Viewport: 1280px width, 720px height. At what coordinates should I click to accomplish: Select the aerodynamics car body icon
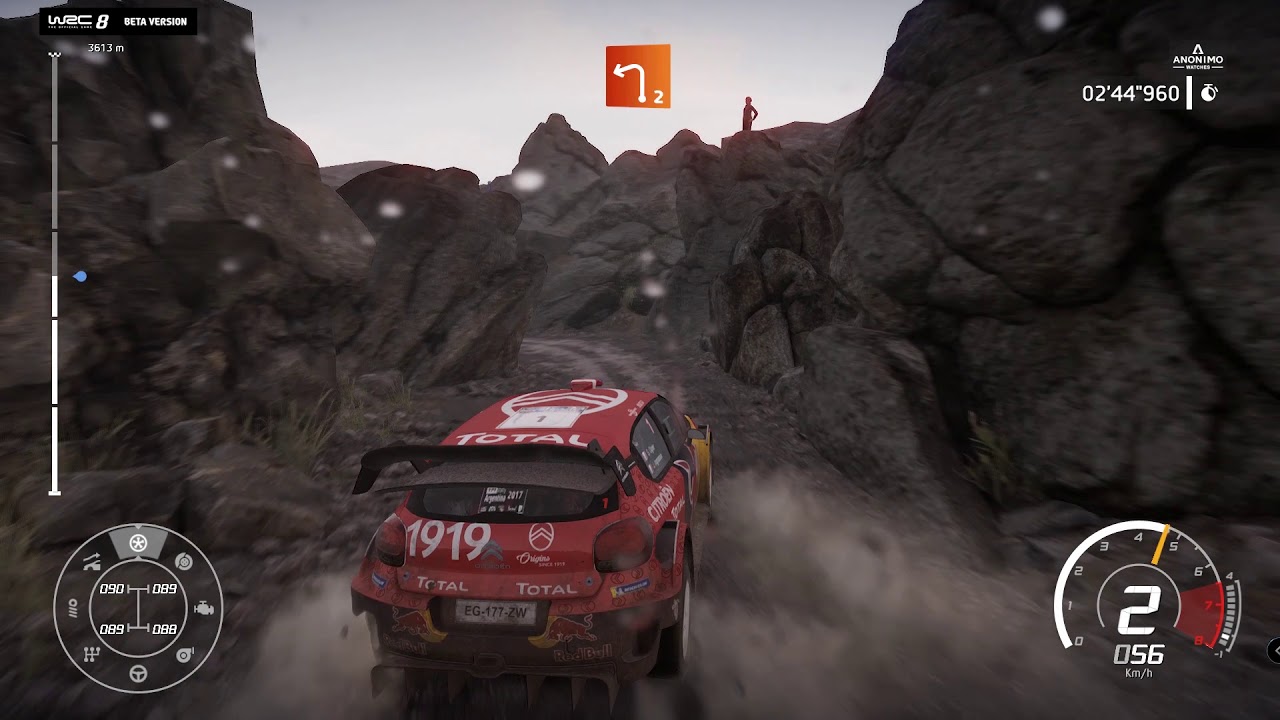[92, 562]
